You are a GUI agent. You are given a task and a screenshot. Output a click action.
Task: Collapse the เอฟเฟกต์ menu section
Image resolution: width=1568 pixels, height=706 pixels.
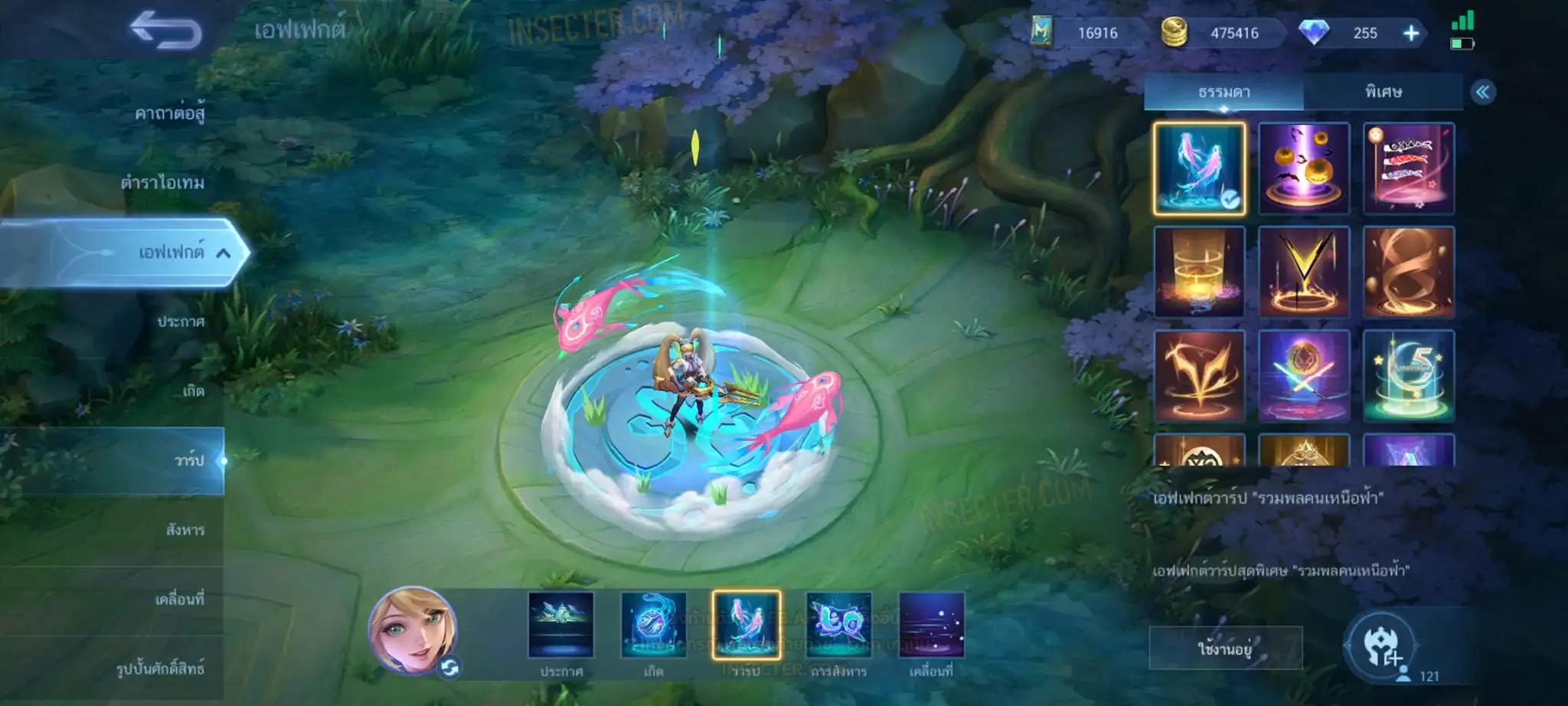coord(223,253)
